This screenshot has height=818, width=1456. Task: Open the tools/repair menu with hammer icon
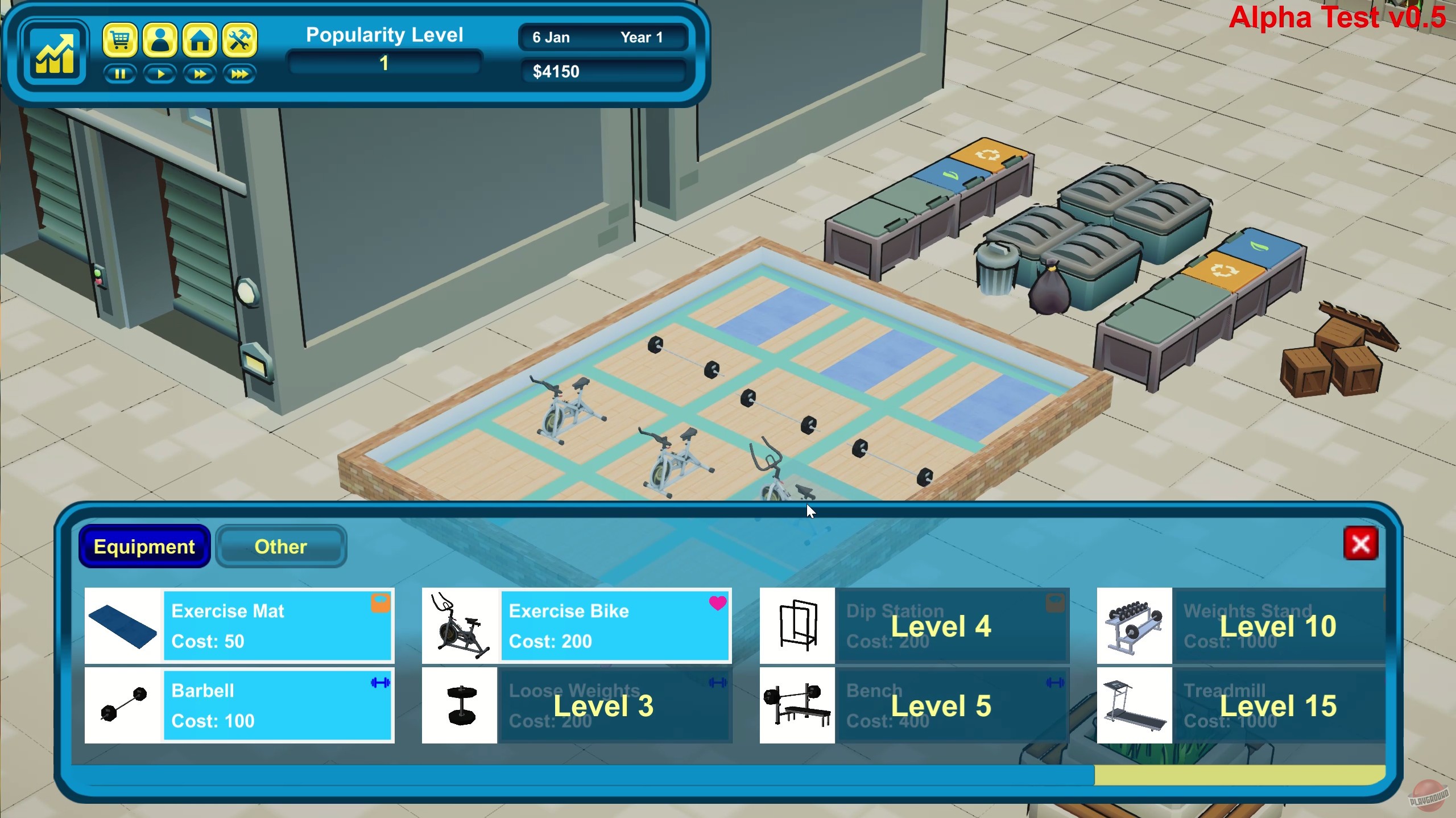click(x=239, y=40)
